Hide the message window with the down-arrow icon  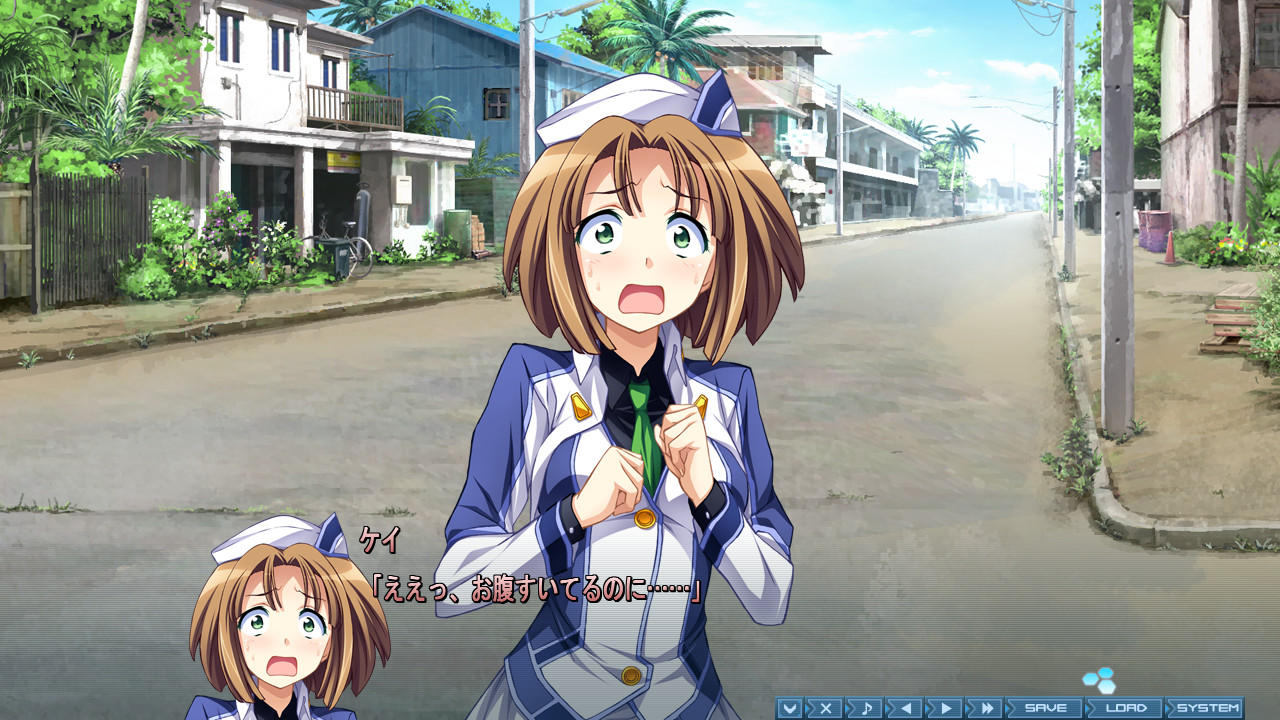pyautogui.click(x=792, y=707)
